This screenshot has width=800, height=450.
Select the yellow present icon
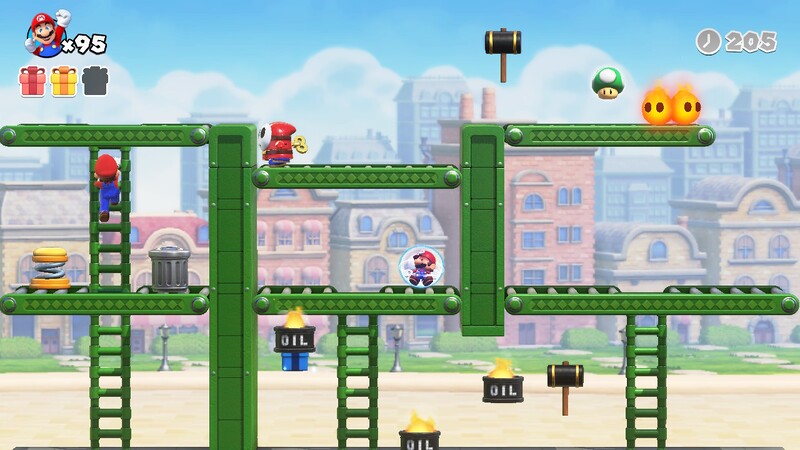point(64,80)
